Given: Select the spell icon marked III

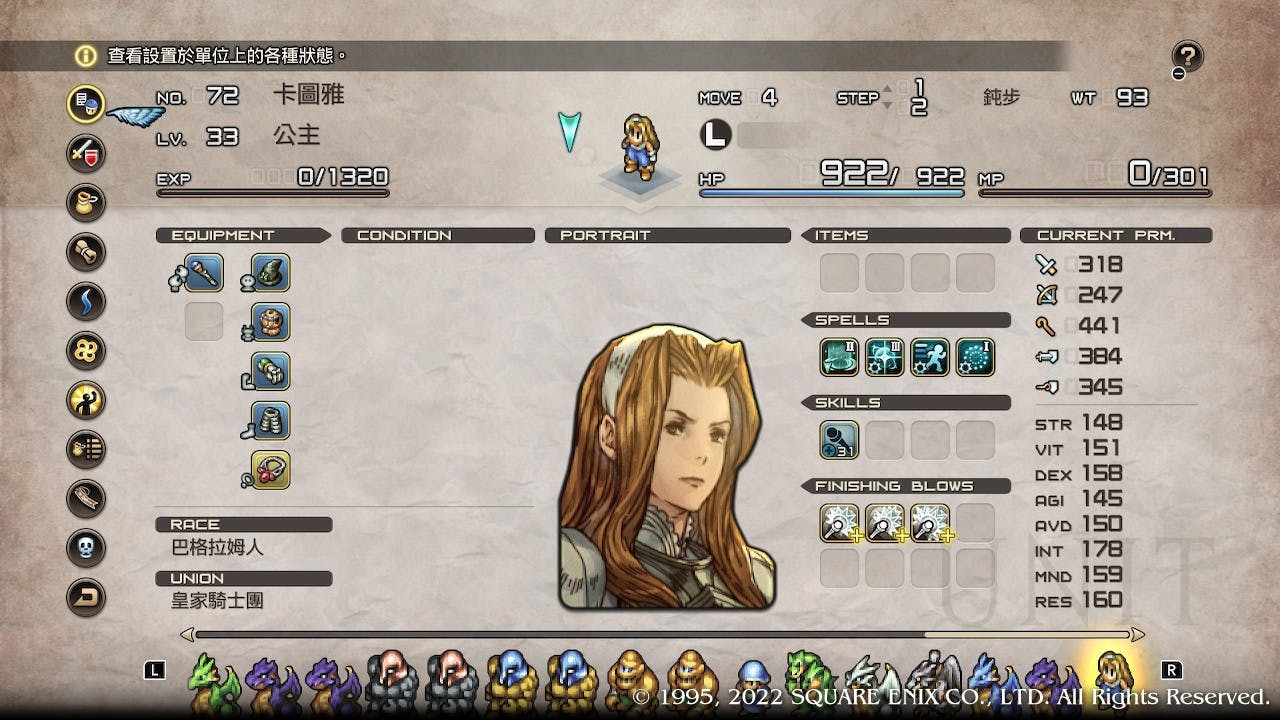Looking at the screenshot, I should click(884, 357).
